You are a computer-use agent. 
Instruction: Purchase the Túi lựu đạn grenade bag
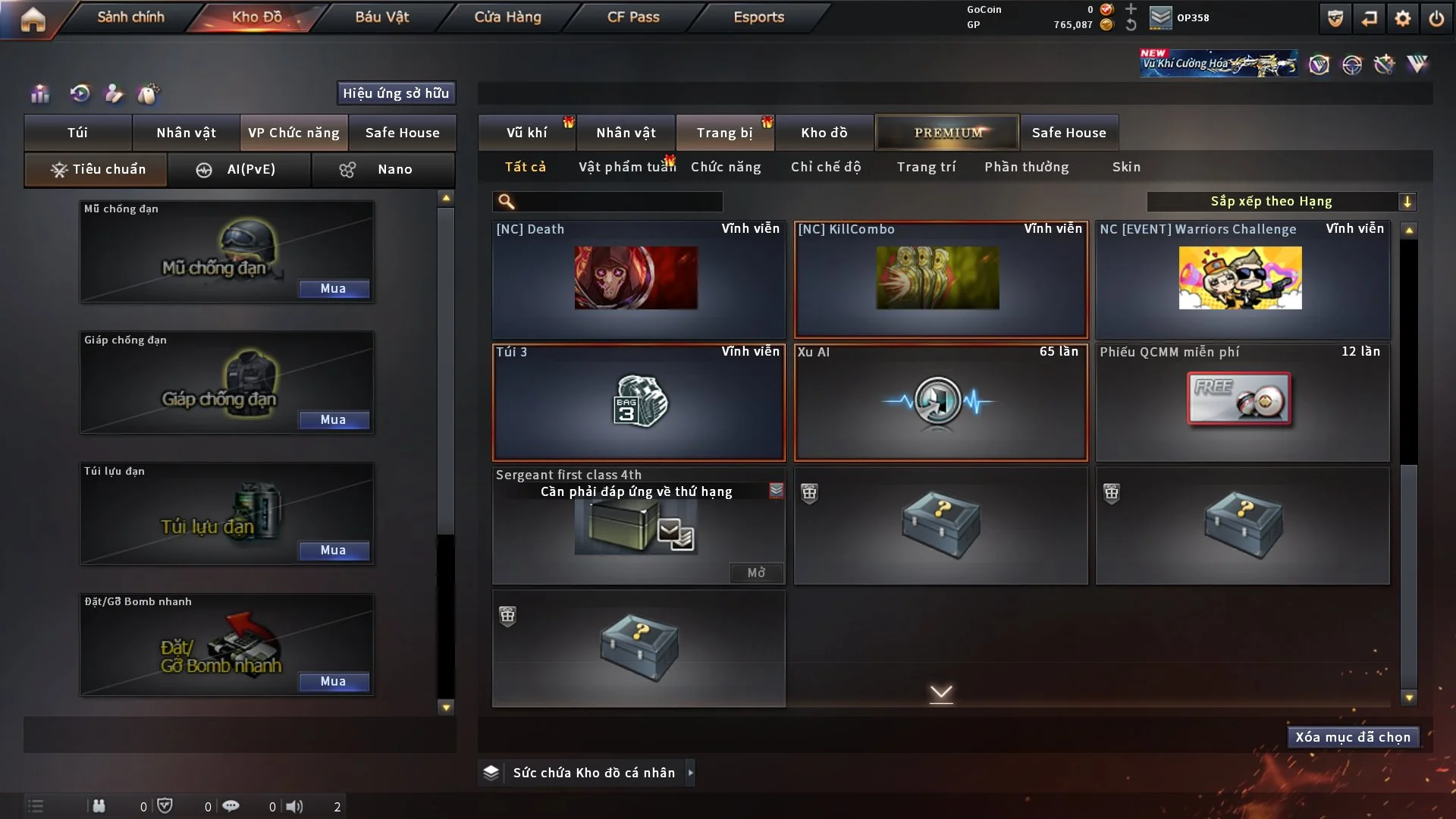point(334,551)
